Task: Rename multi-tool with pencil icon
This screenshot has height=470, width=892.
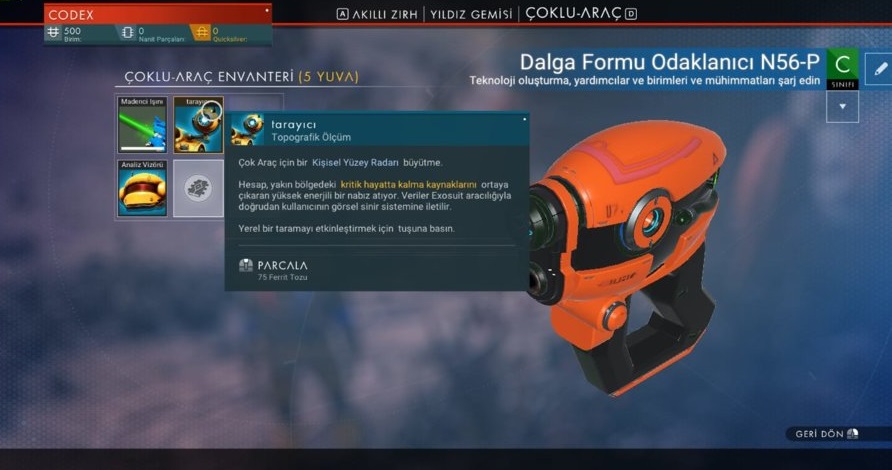Action: click(877, 69)
